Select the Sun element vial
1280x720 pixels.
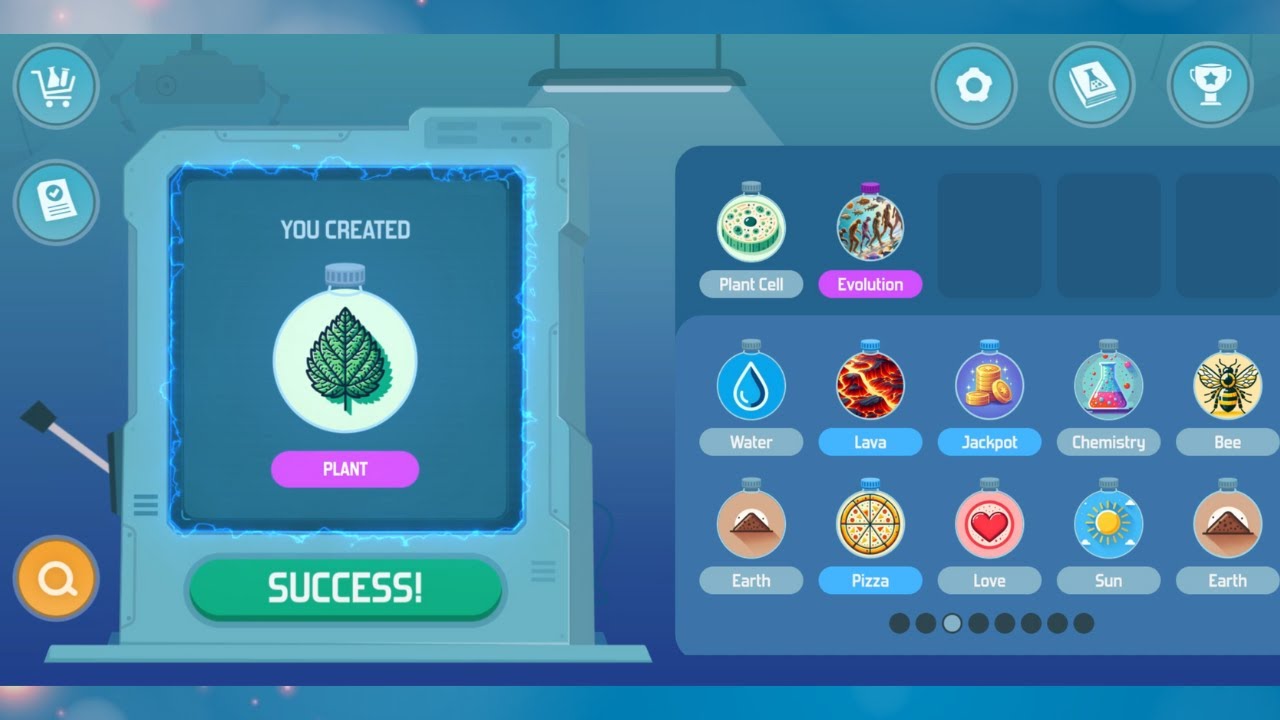pos(1109,523)
